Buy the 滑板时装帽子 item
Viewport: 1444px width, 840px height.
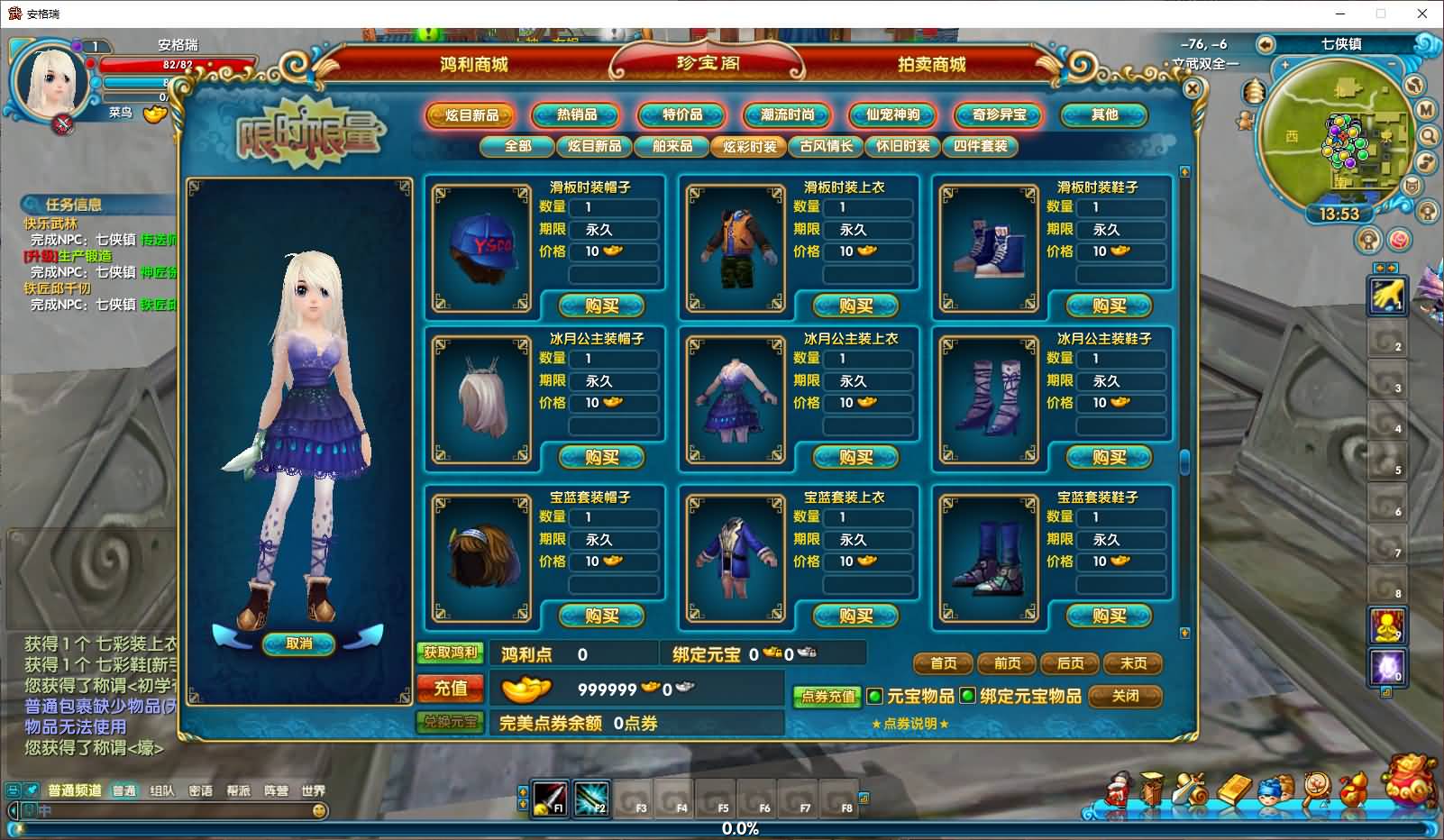point(601,306)
